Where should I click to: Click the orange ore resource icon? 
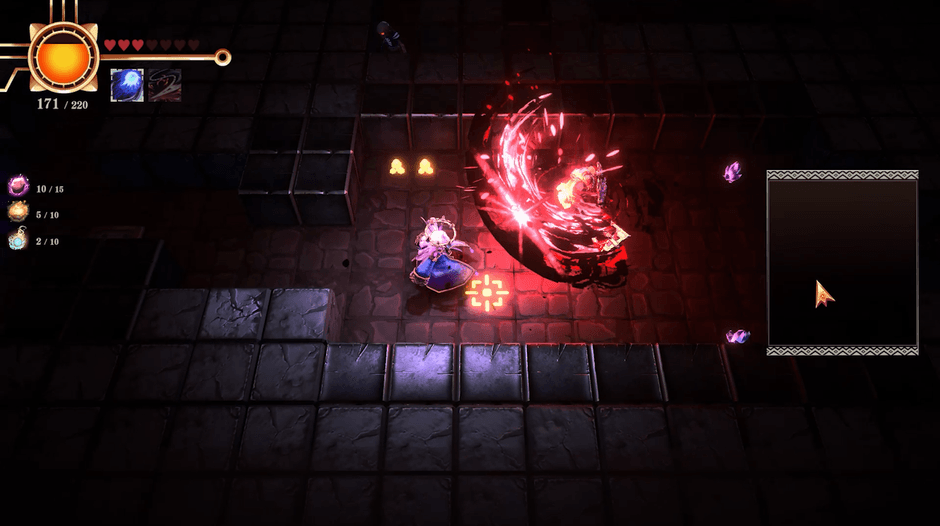click(x=18, y=212)
